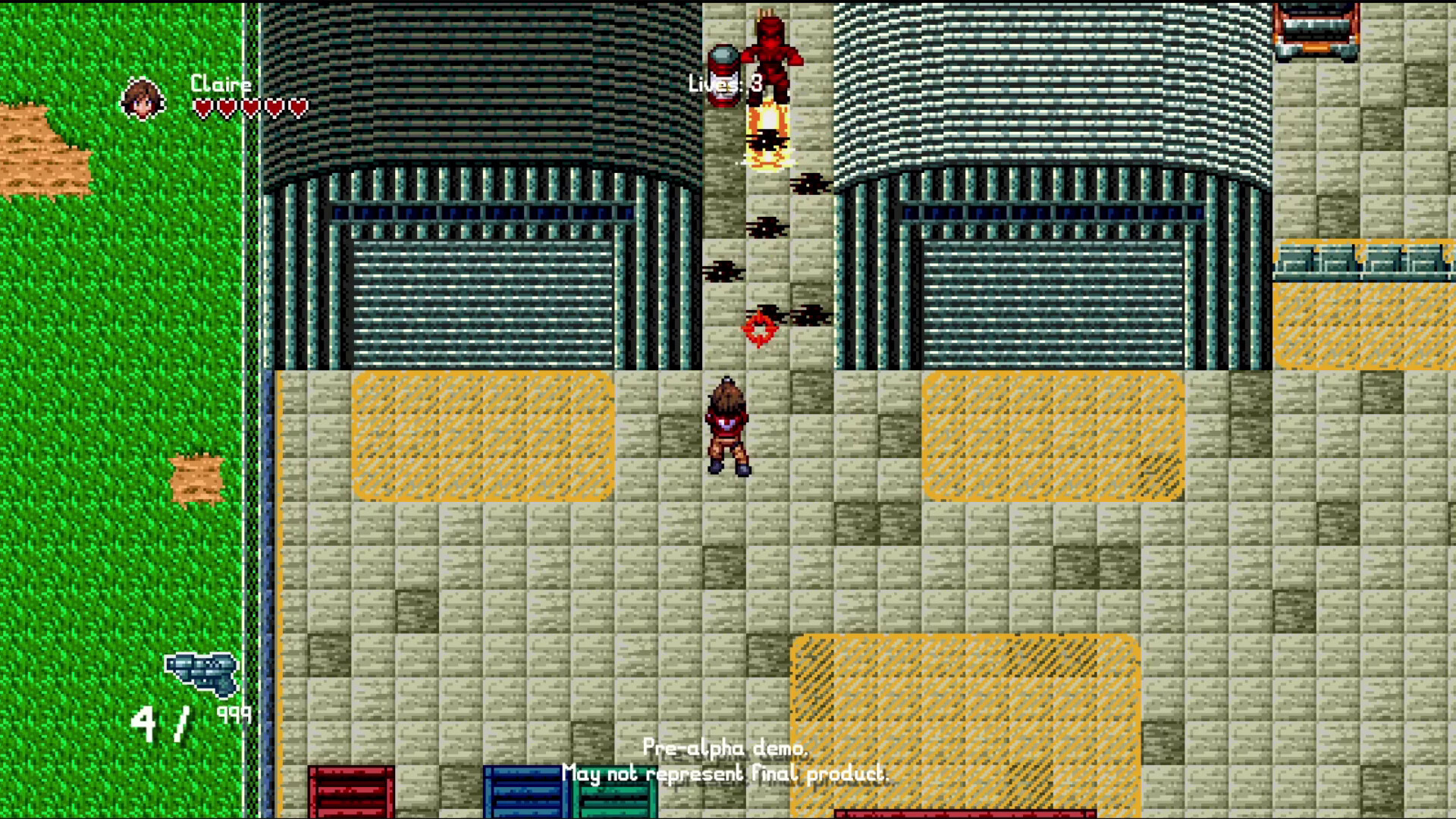1456x819 pixels.
Task: Select the equipped gun weapon icon
Action: 201,671
